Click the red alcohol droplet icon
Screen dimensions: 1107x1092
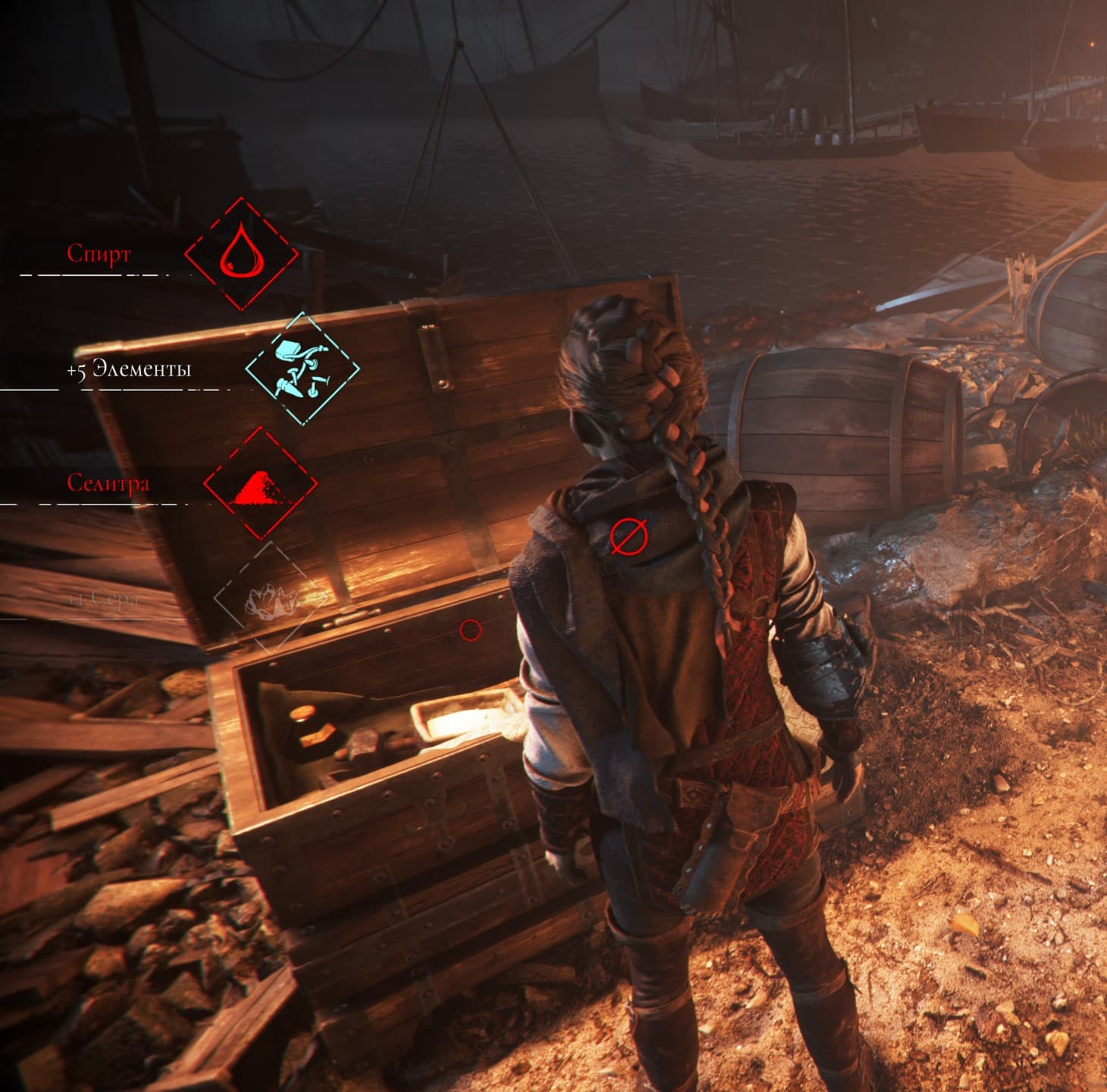[240, 254]
